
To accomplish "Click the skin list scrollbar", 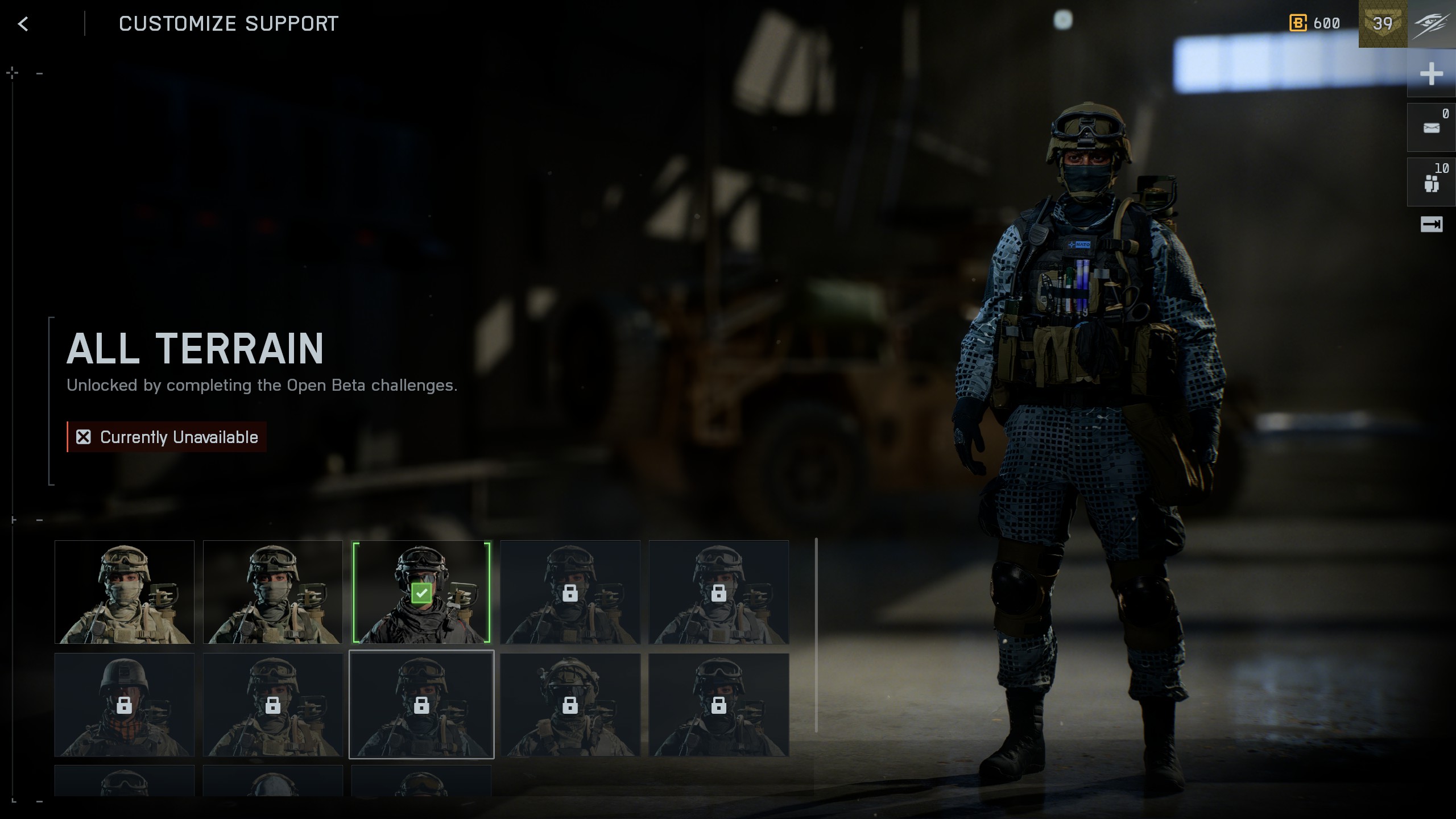I will 816,635.
